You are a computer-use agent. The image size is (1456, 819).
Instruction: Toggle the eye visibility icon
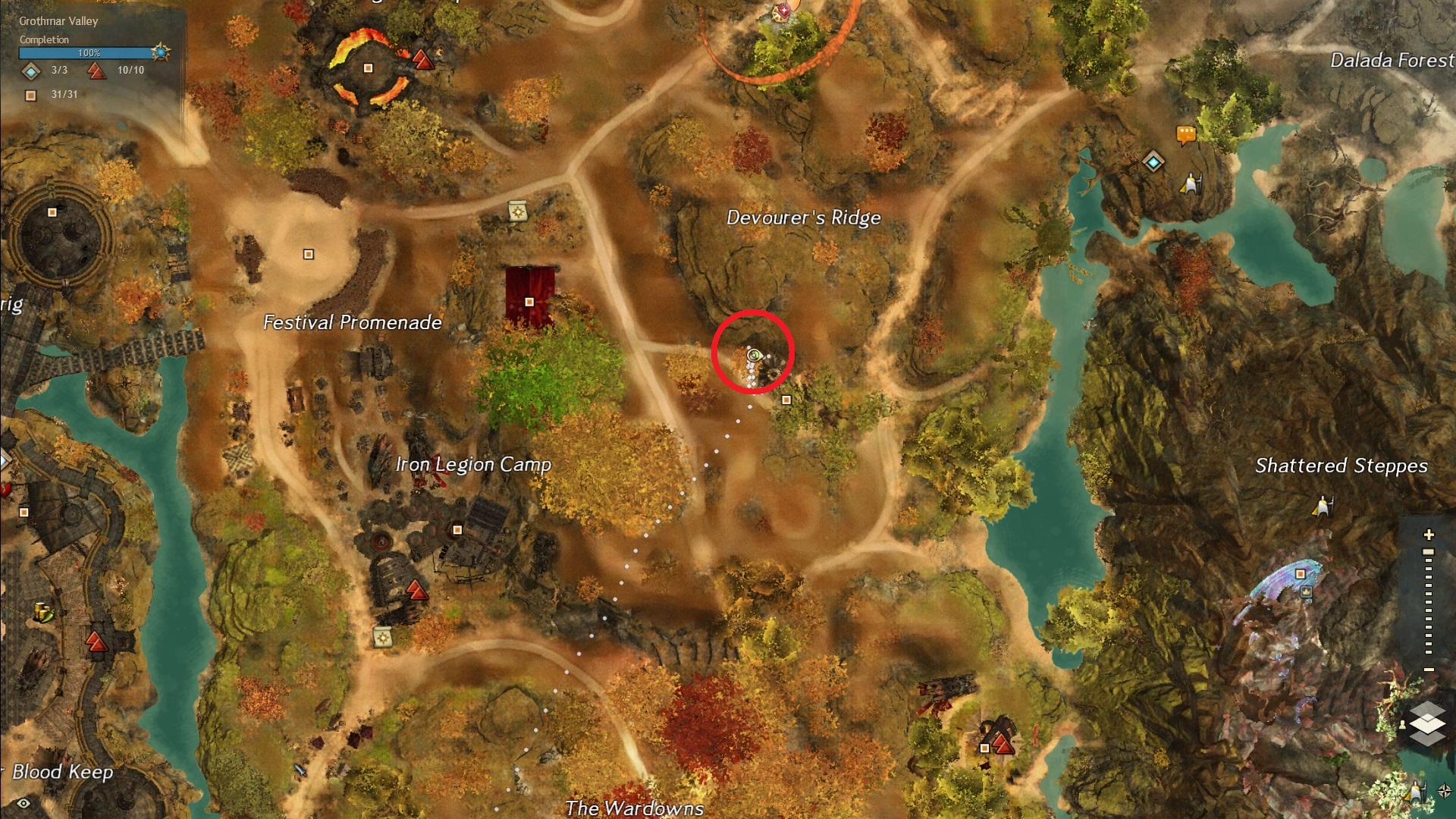point(24,803)
